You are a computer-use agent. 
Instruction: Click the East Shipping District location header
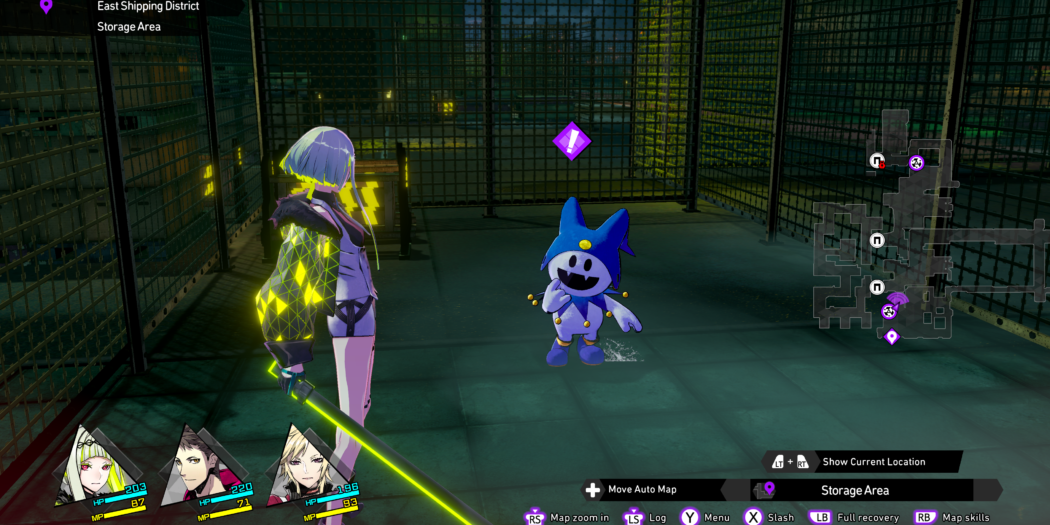148,6
